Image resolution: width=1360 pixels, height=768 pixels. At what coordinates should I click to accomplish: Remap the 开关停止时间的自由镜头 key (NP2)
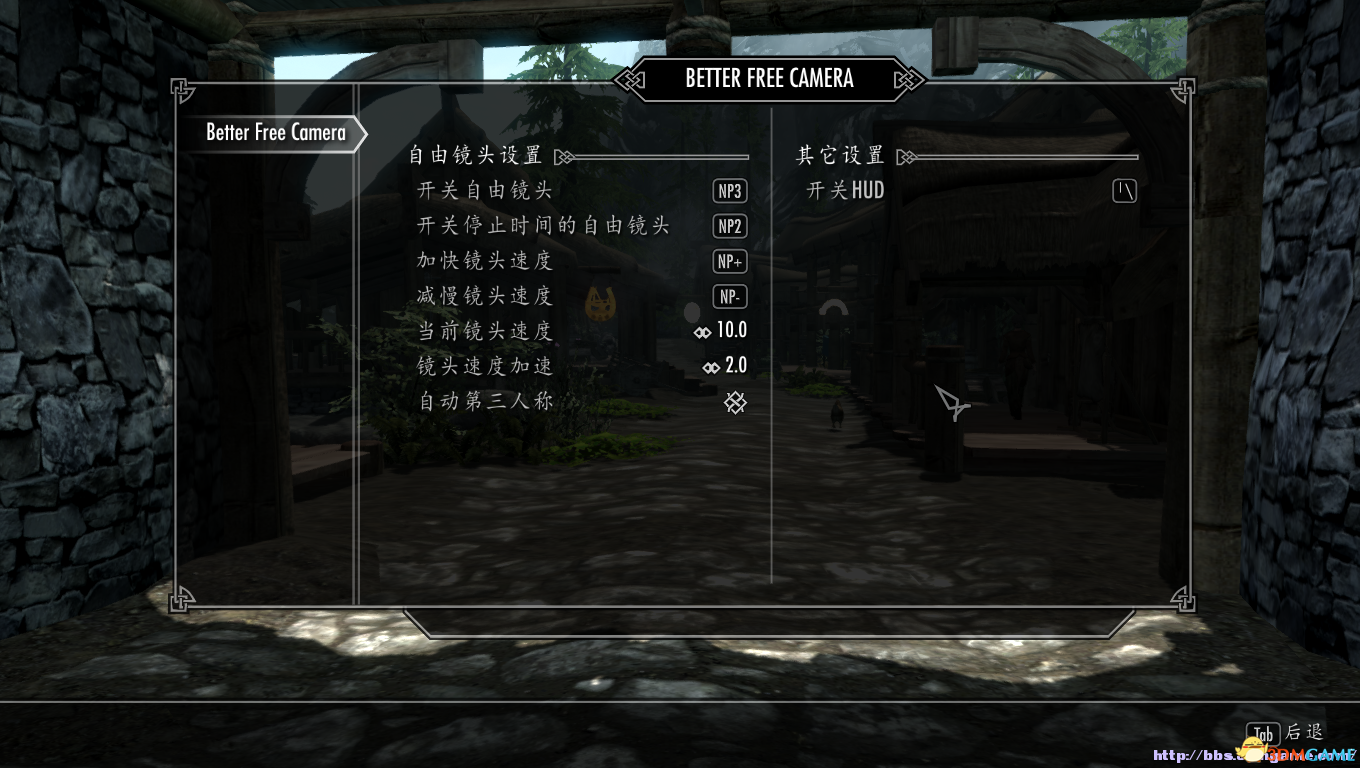pyautogui.click(x=730, y=227)
